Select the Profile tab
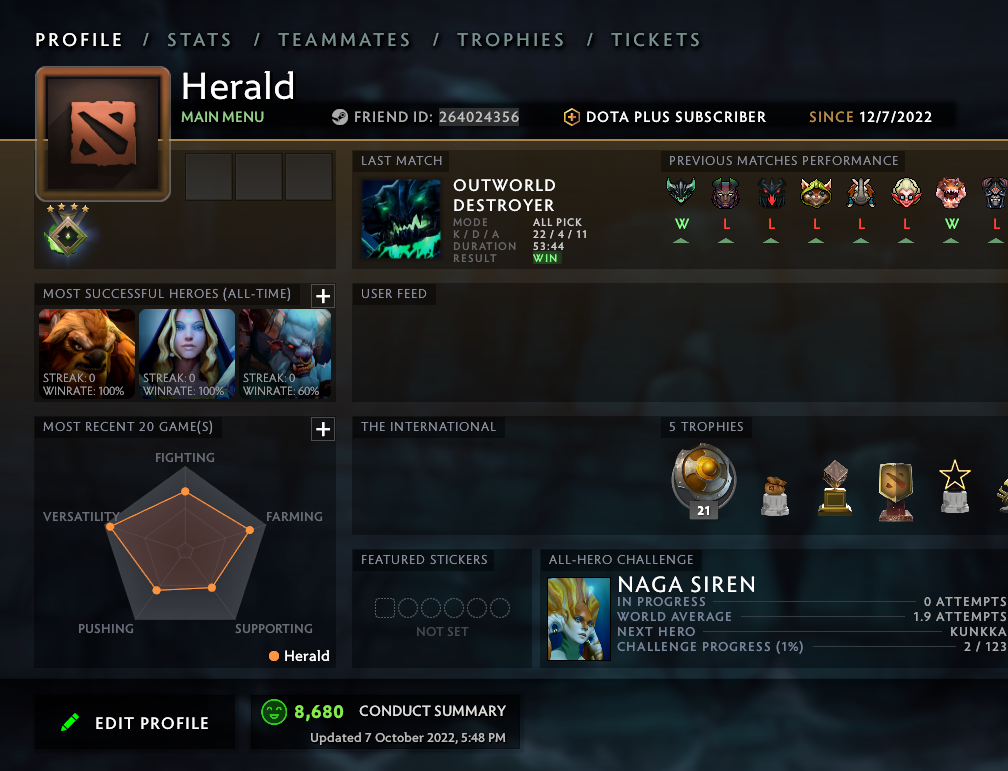 click(79, 40)
